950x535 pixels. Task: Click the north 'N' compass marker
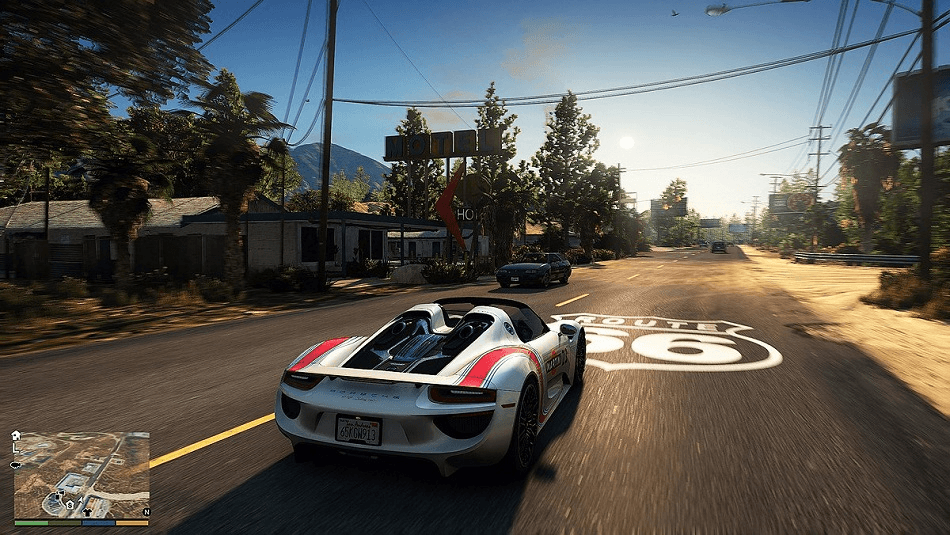click(147, 512)
